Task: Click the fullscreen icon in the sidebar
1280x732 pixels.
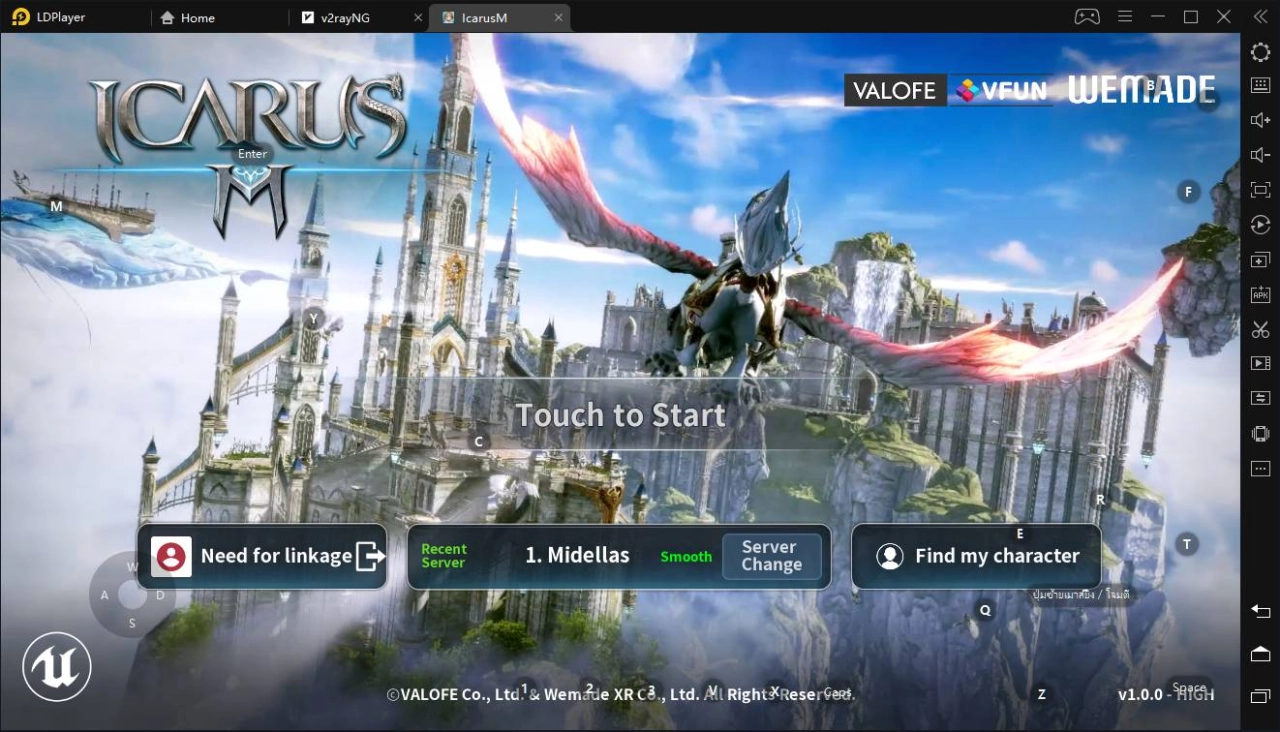Action: click(1259, 190)
